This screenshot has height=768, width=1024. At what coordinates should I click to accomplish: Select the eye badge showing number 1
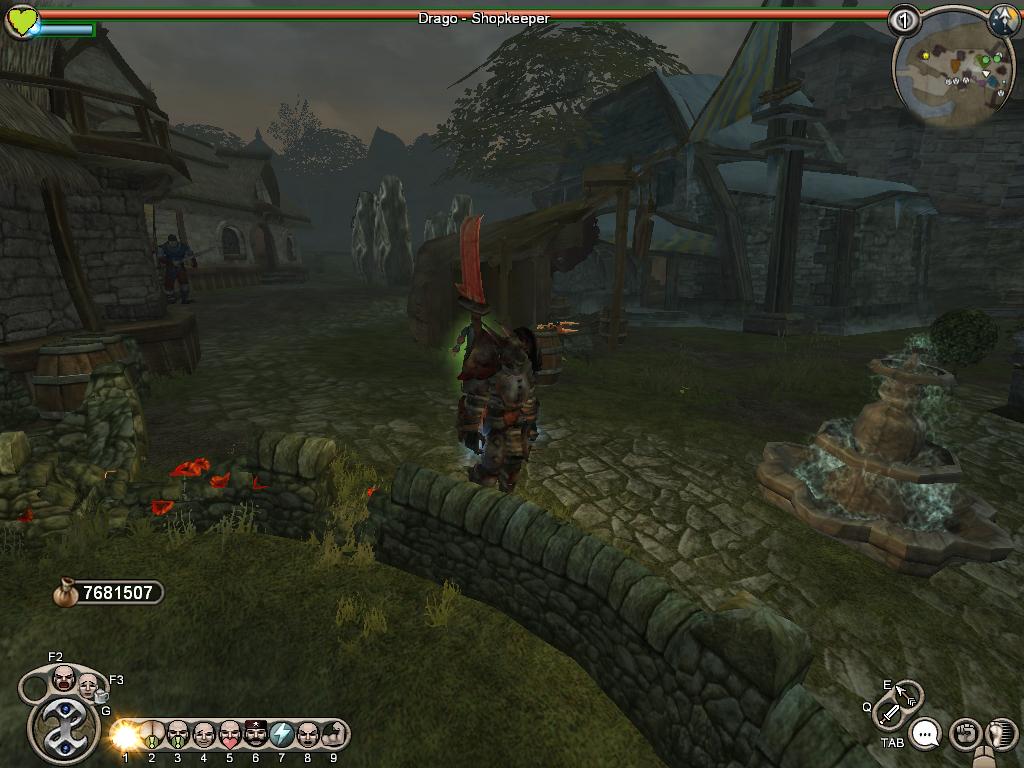pos(904,19)
